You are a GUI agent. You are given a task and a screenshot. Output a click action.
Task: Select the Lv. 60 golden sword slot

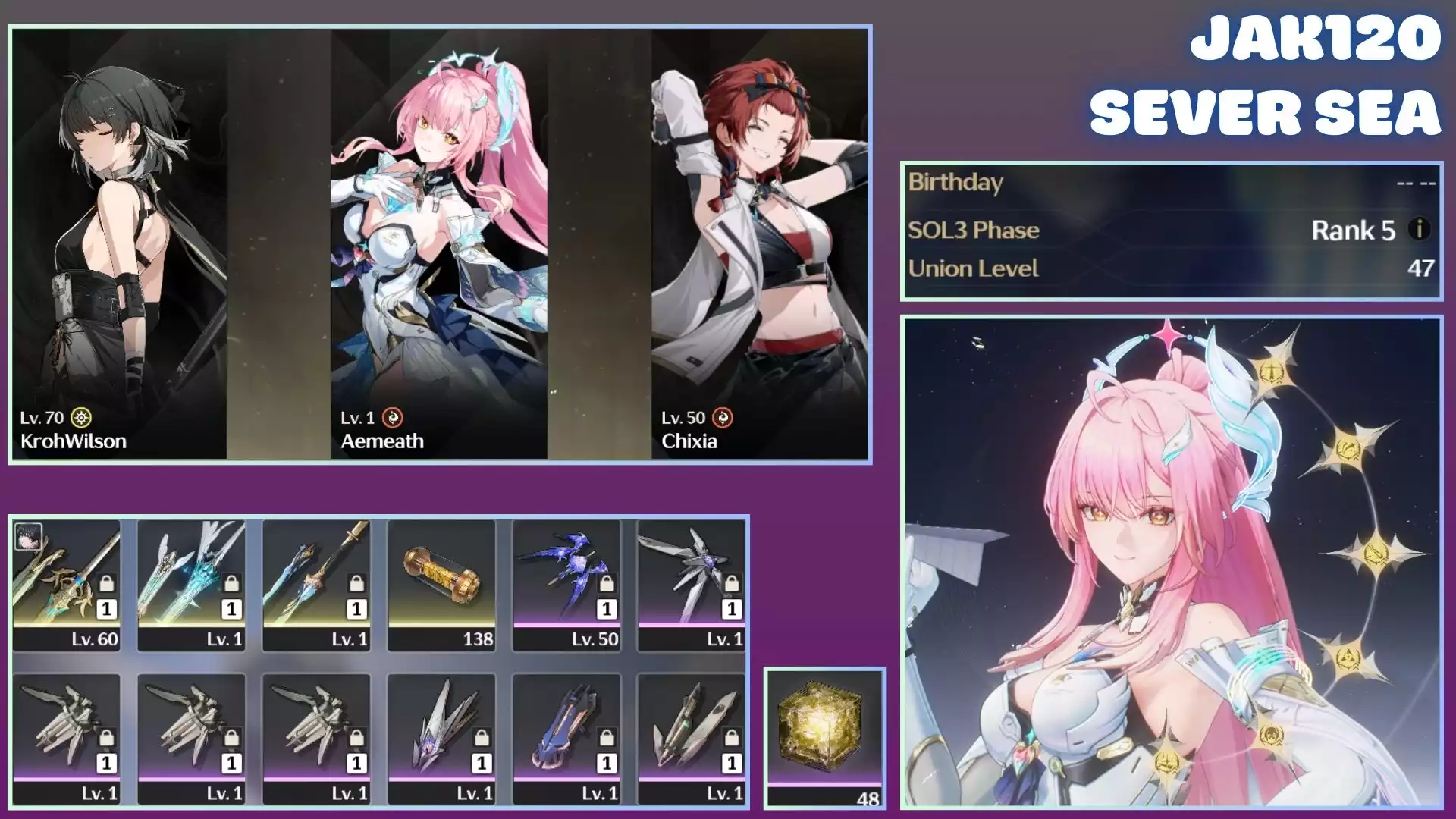pos(67,585)
